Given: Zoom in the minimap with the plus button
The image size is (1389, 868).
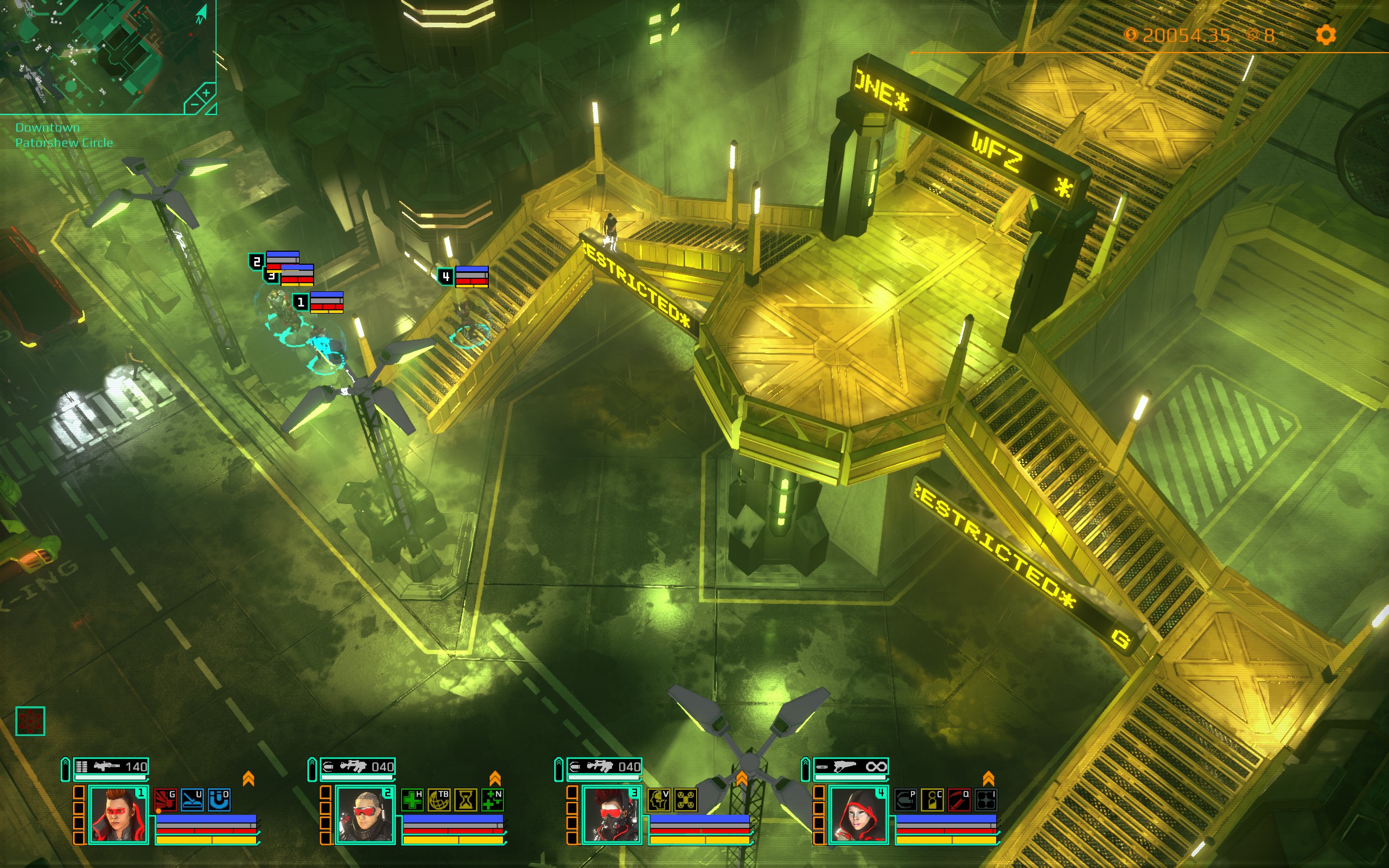Looking at the screenshot, I should pos(206,92).
